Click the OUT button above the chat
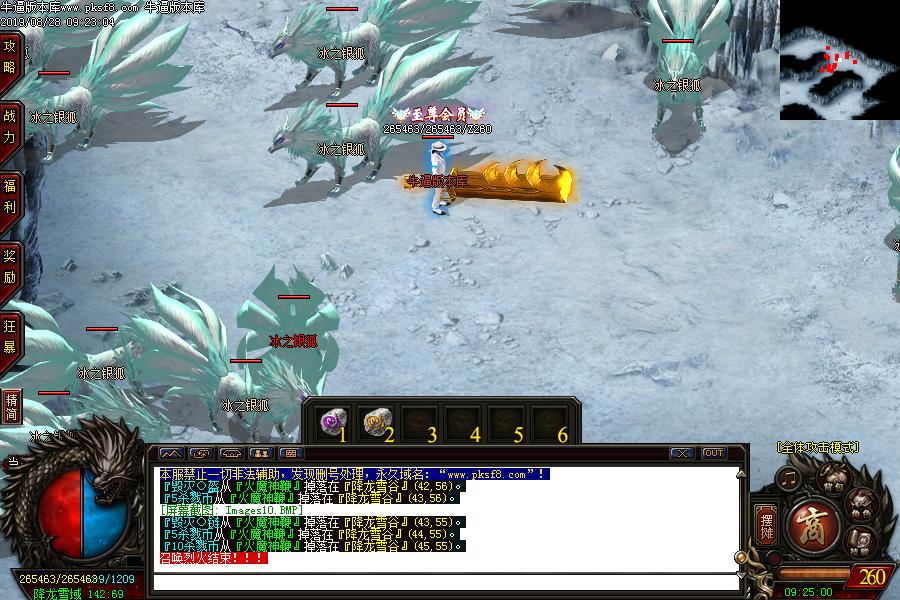This screenshot has height=600, width=900. point(713,453)
